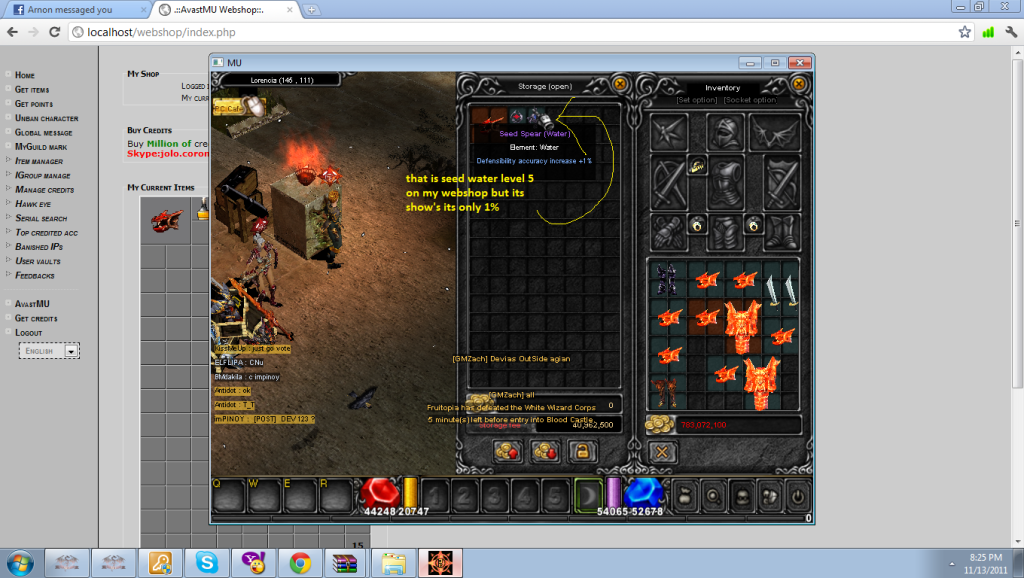Close the MU game window
Screen dimensions: 1024x578
[x=799, y=62]
